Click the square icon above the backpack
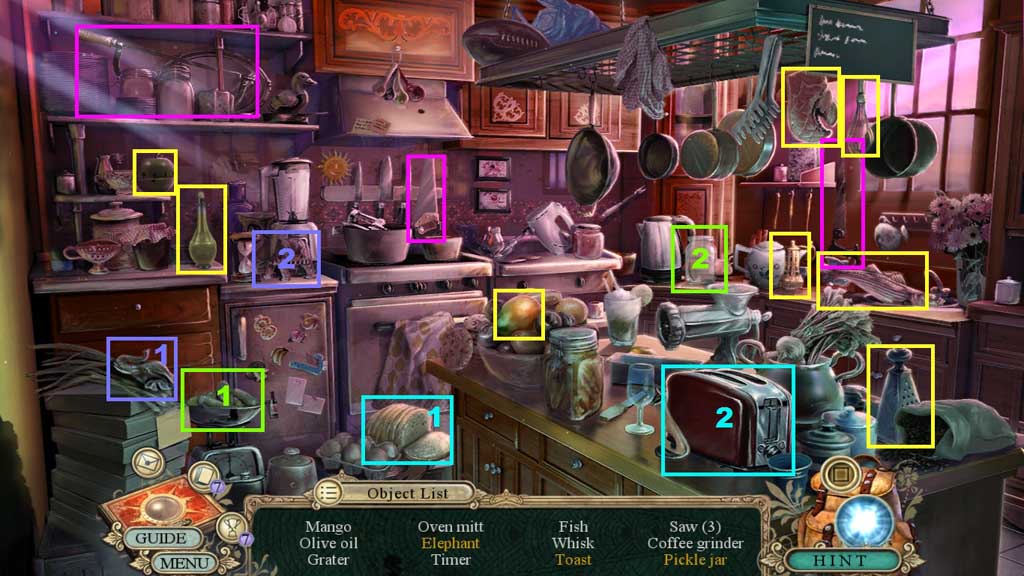The image size is (1024, 576). tap(841, 473)
